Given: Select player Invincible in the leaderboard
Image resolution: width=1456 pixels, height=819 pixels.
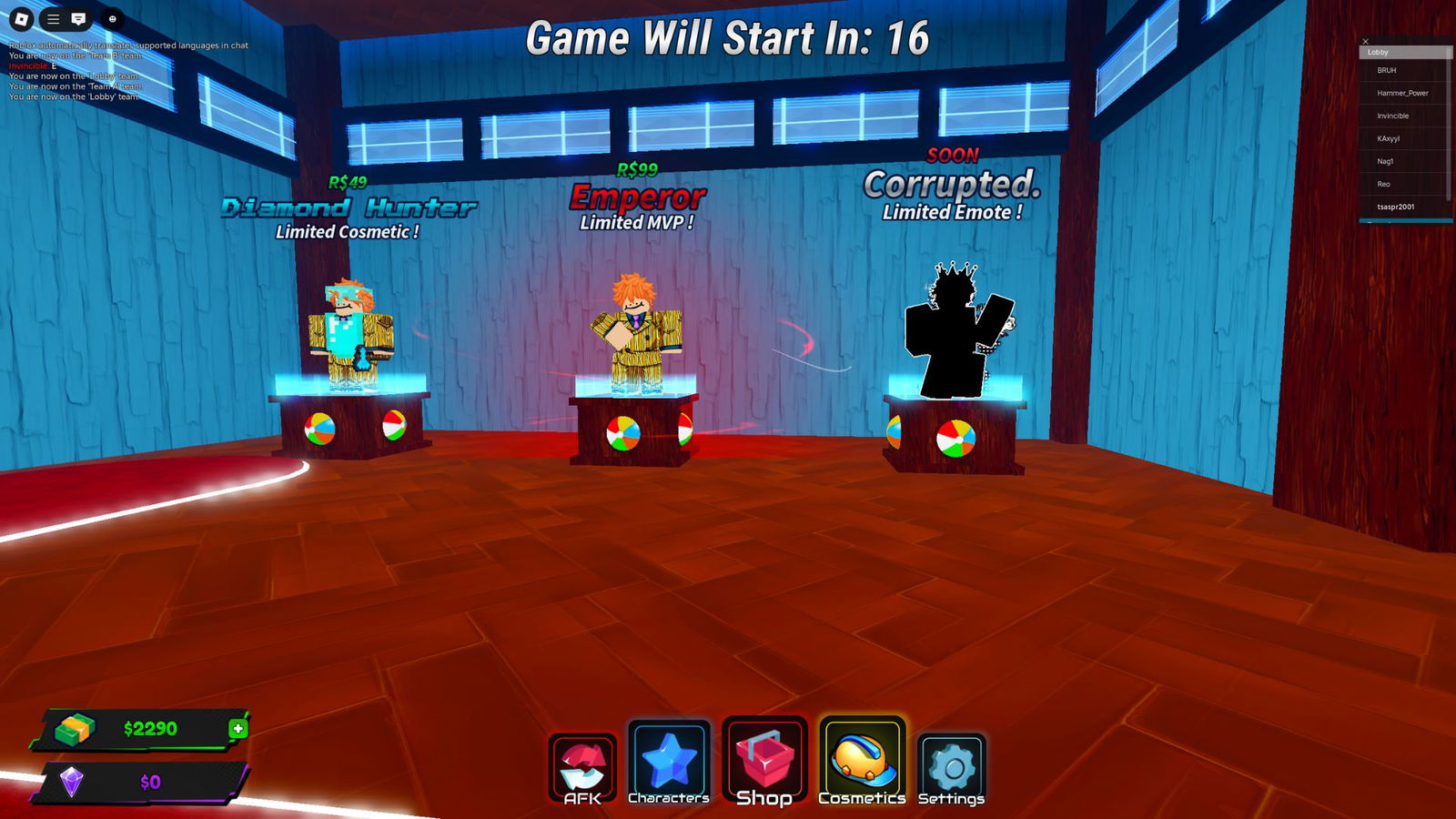Looking at the screenshot, I should pyautogui.click(x=1394, y=116).
